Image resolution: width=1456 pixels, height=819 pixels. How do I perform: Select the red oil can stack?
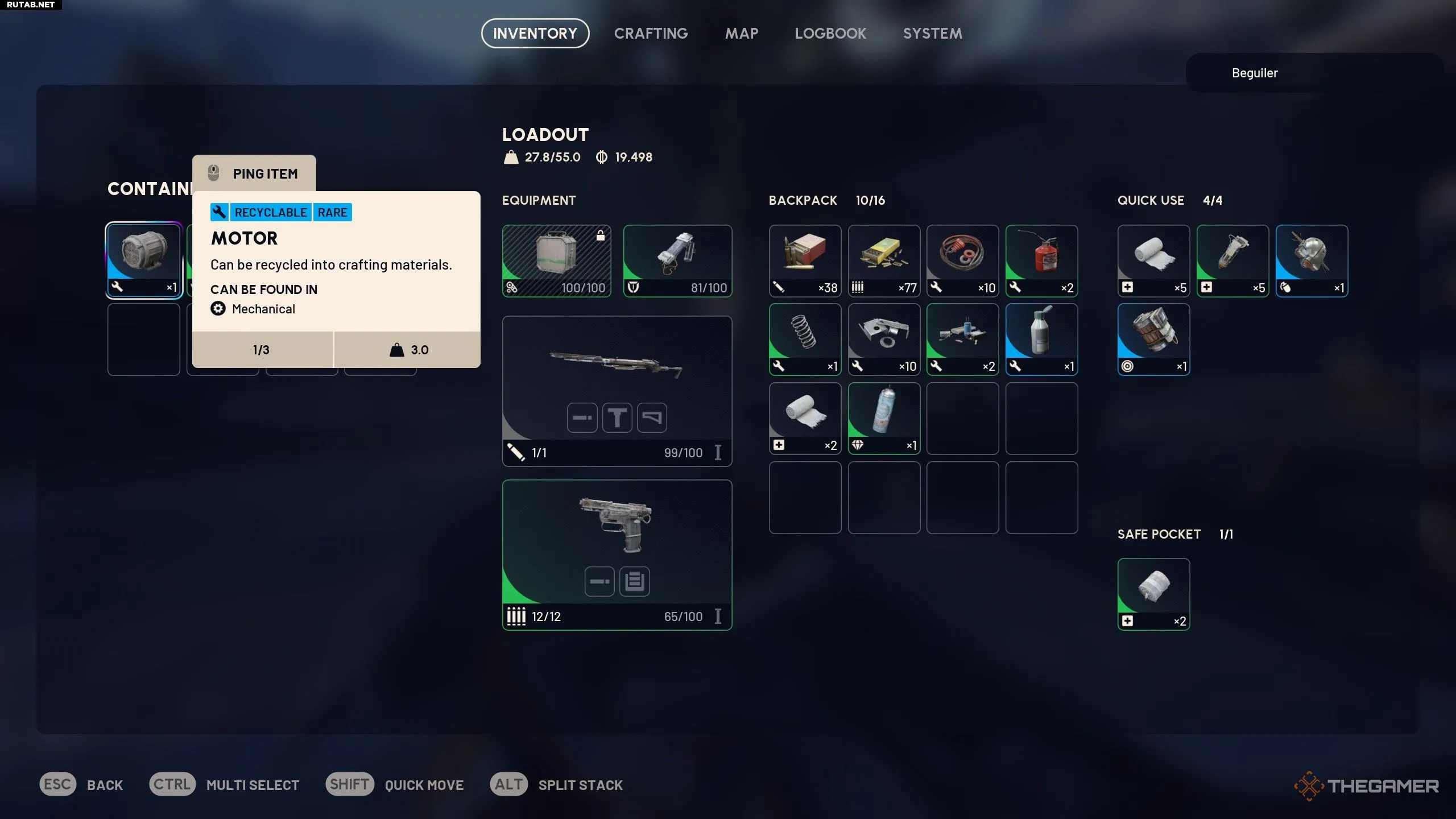[1041, 260]
